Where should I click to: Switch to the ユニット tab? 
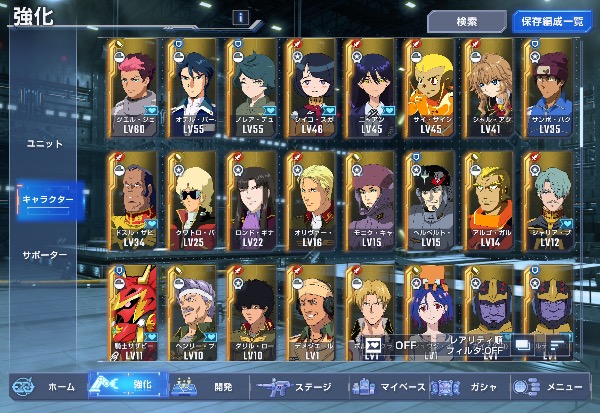point(43,143)
